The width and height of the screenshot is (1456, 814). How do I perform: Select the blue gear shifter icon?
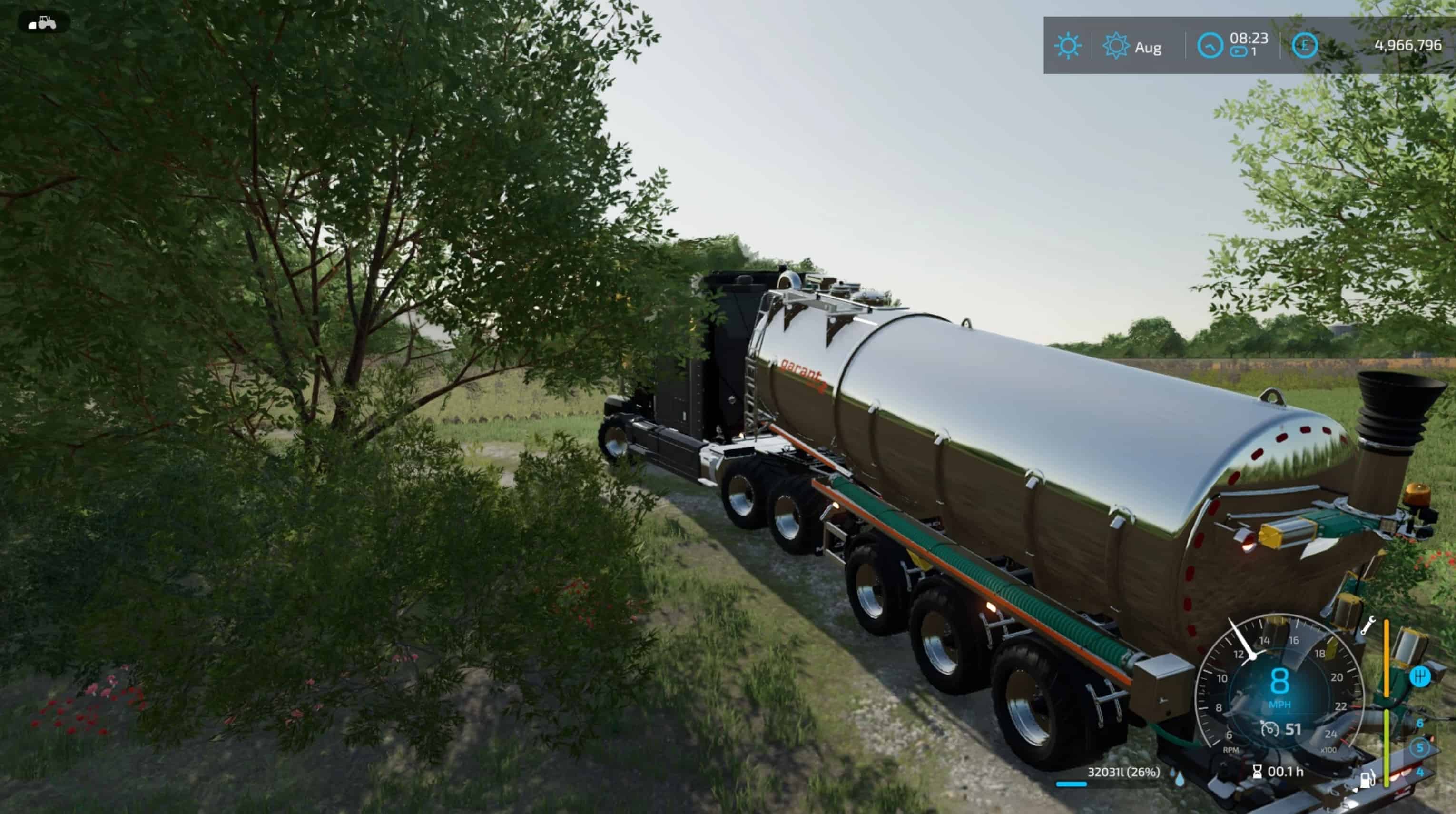click(x=1419, y=676)
